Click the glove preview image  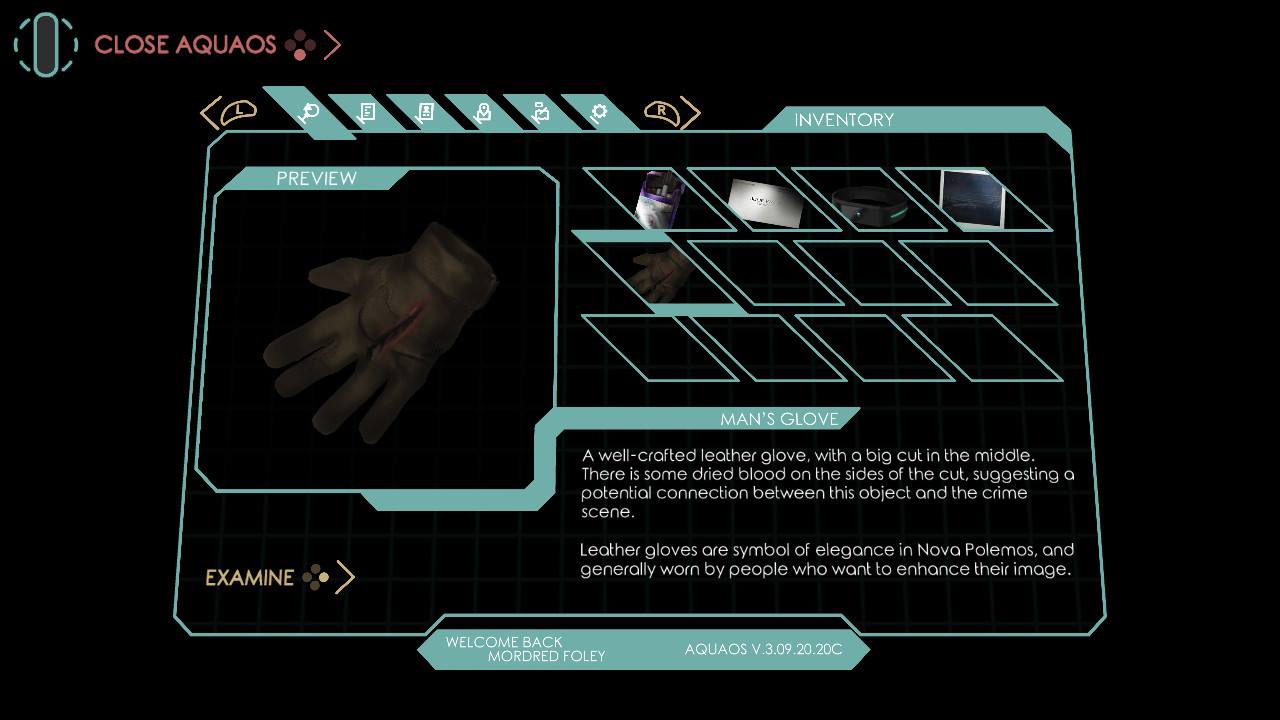380,330
